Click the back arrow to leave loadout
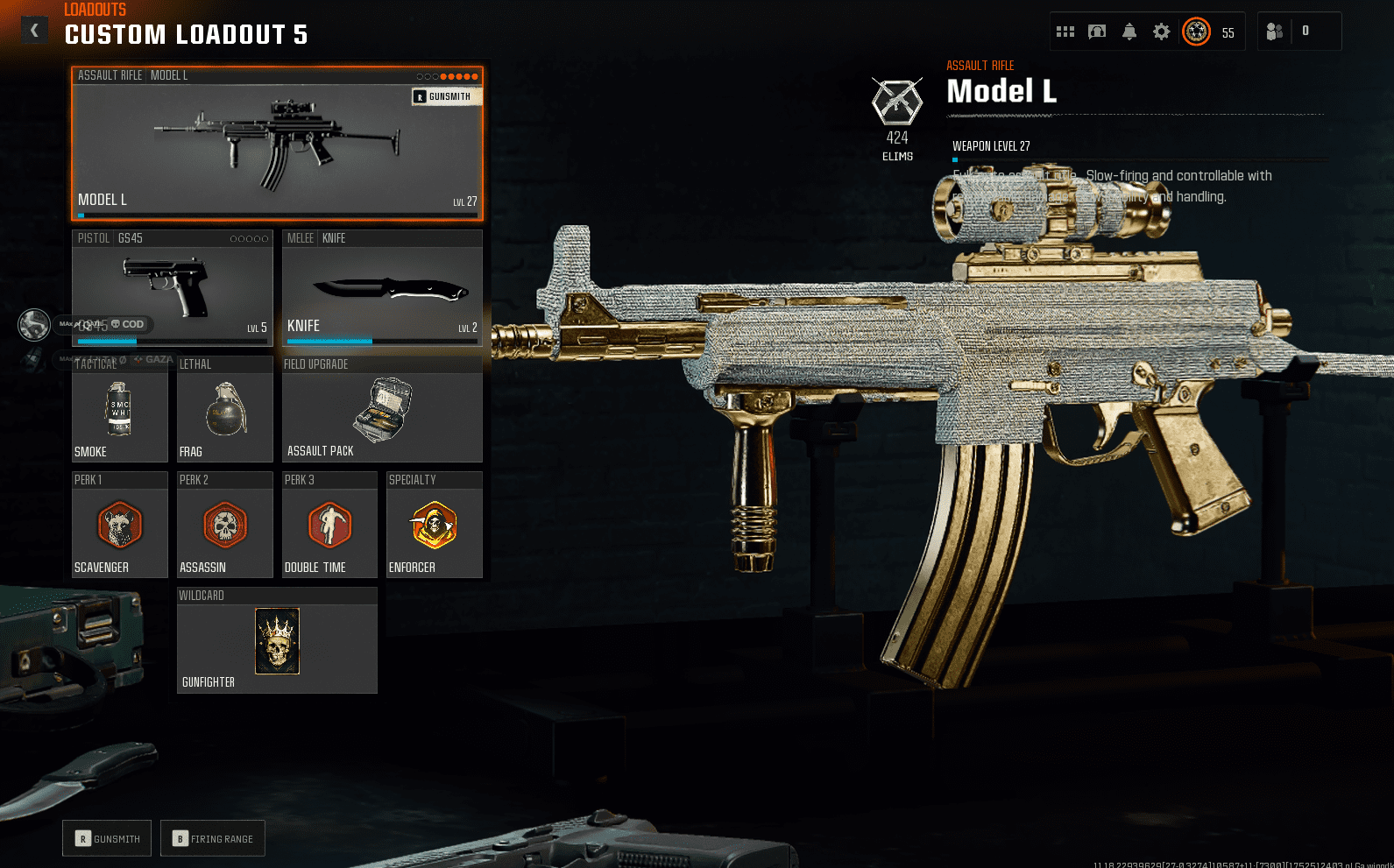Image resolution: width=1394 pixels, height=868 pixels. [34, 29]
